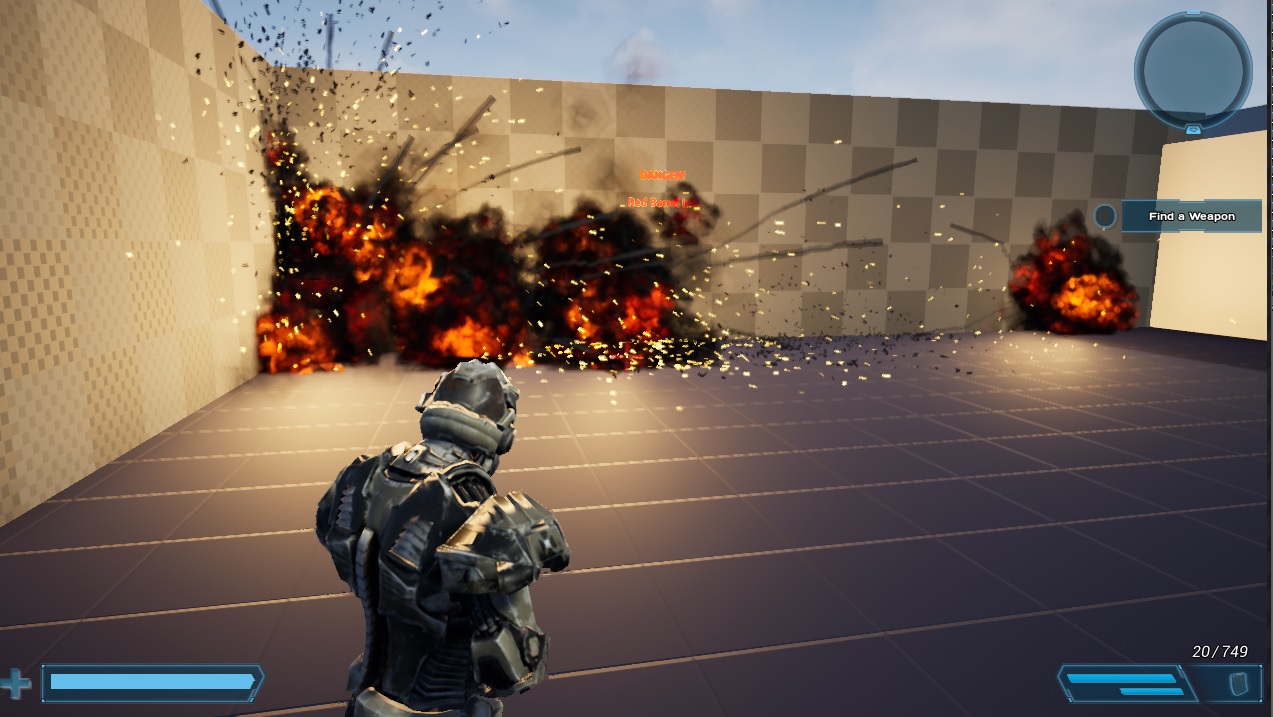
Task: Click the plus-shaped health cross icon
Action: click(x=16, y=685)
